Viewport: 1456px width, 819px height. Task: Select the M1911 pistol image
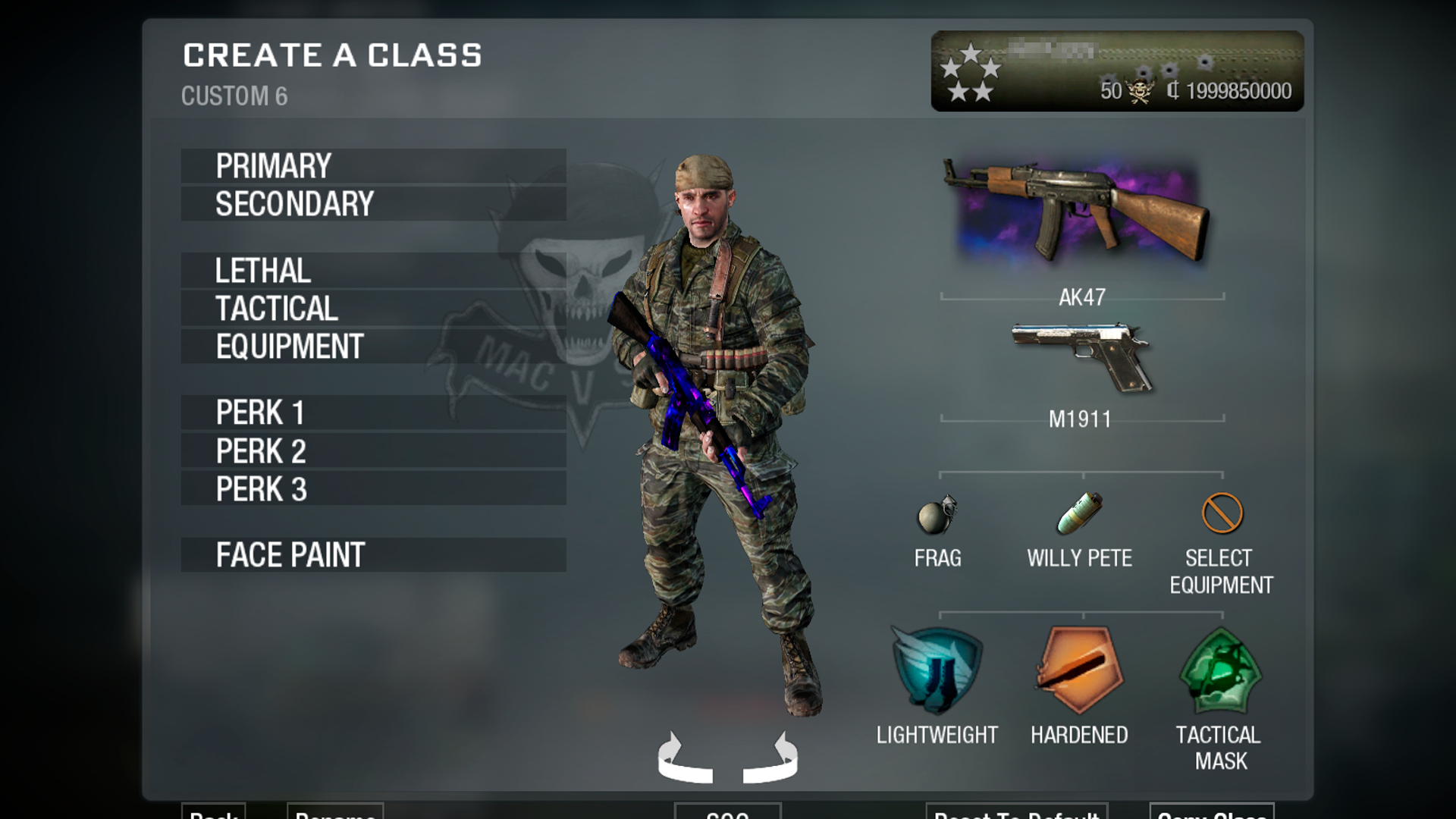(x=1082, y=356)
